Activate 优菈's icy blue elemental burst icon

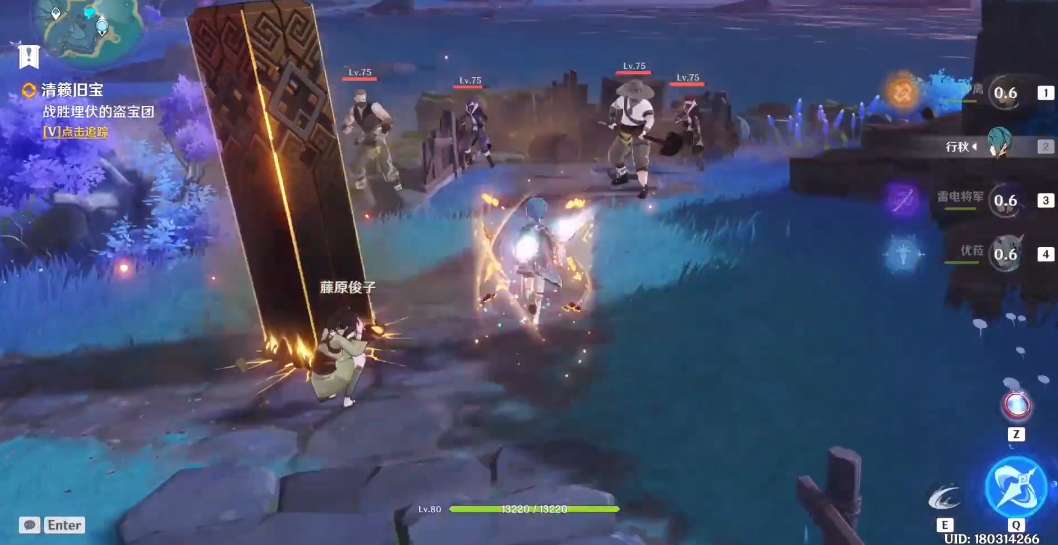click(x=902, y=254)
